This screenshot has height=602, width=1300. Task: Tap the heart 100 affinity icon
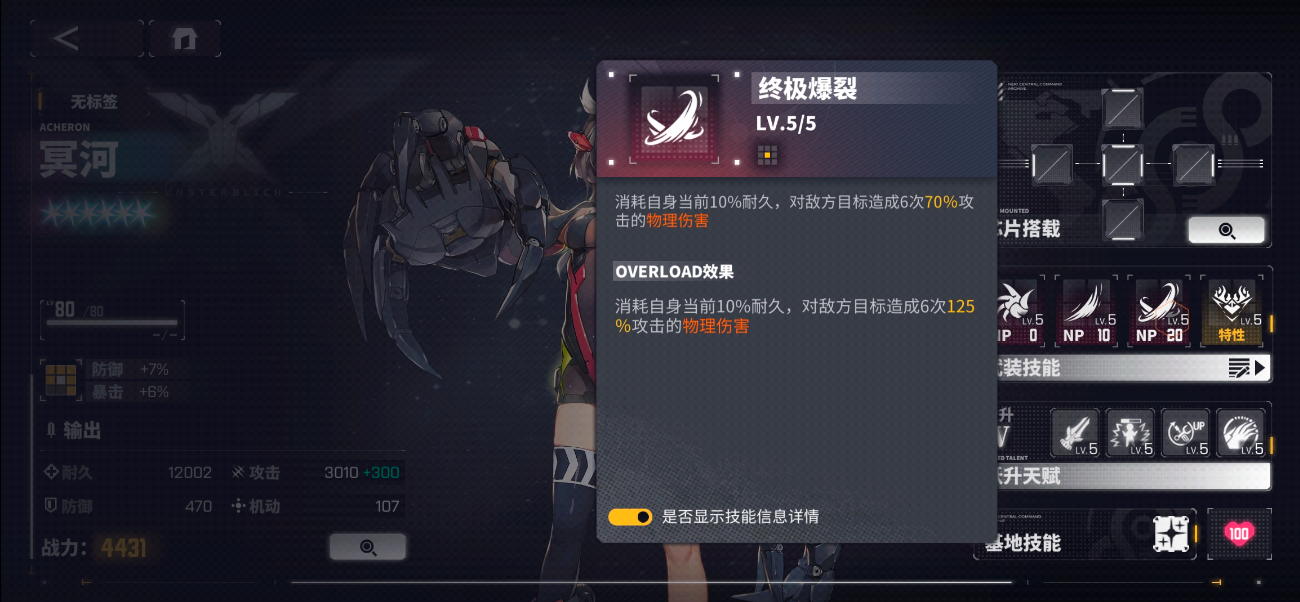click(1239, 534)
